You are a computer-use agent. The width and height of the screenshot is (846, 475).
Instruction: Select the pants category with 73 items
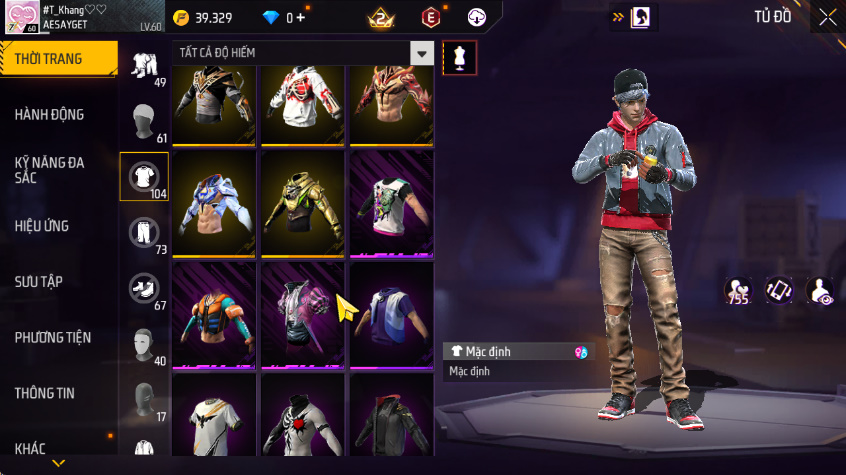click(144, 233)
